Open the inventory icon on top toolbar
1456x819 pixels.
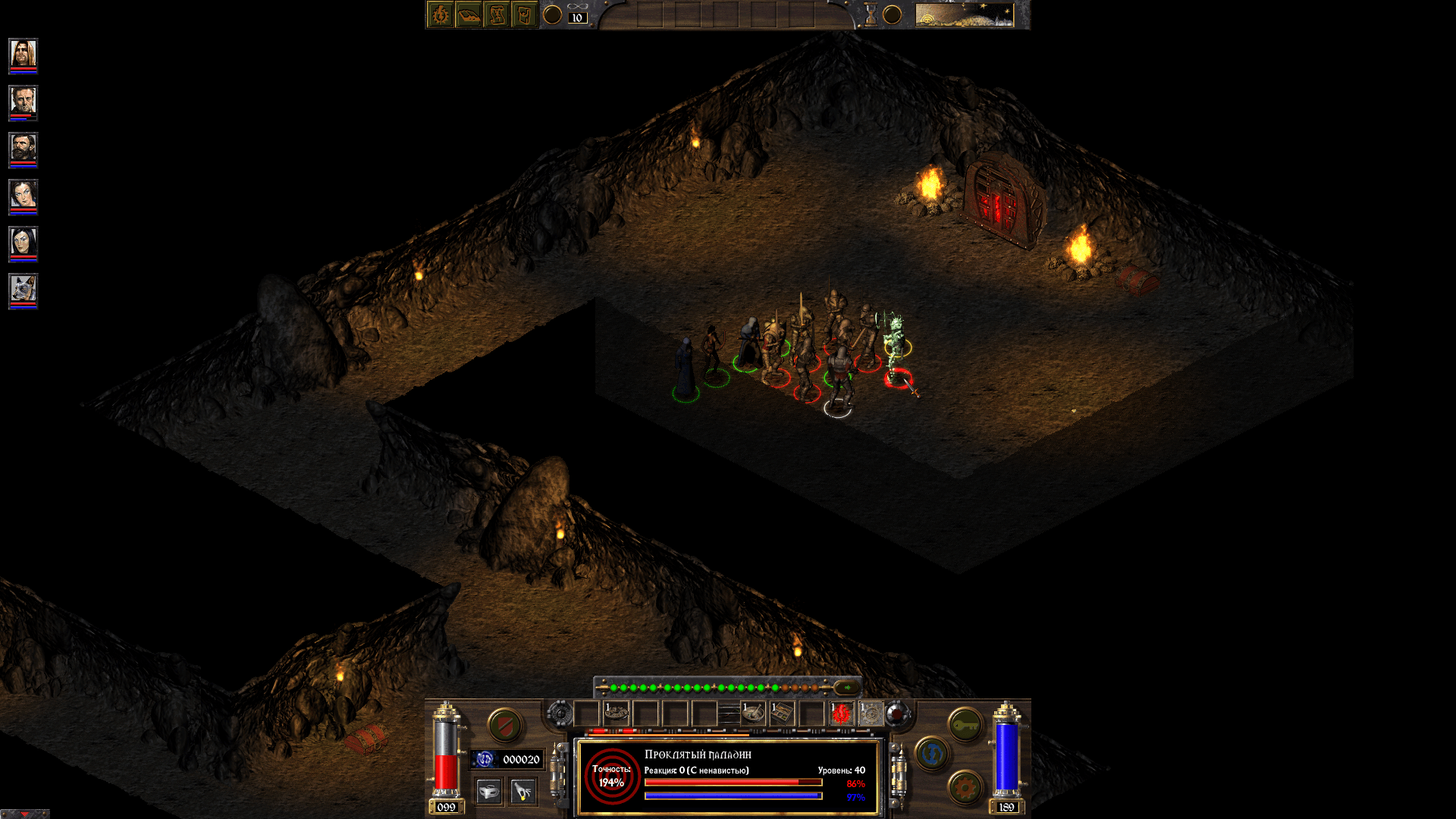pos(524,13)
